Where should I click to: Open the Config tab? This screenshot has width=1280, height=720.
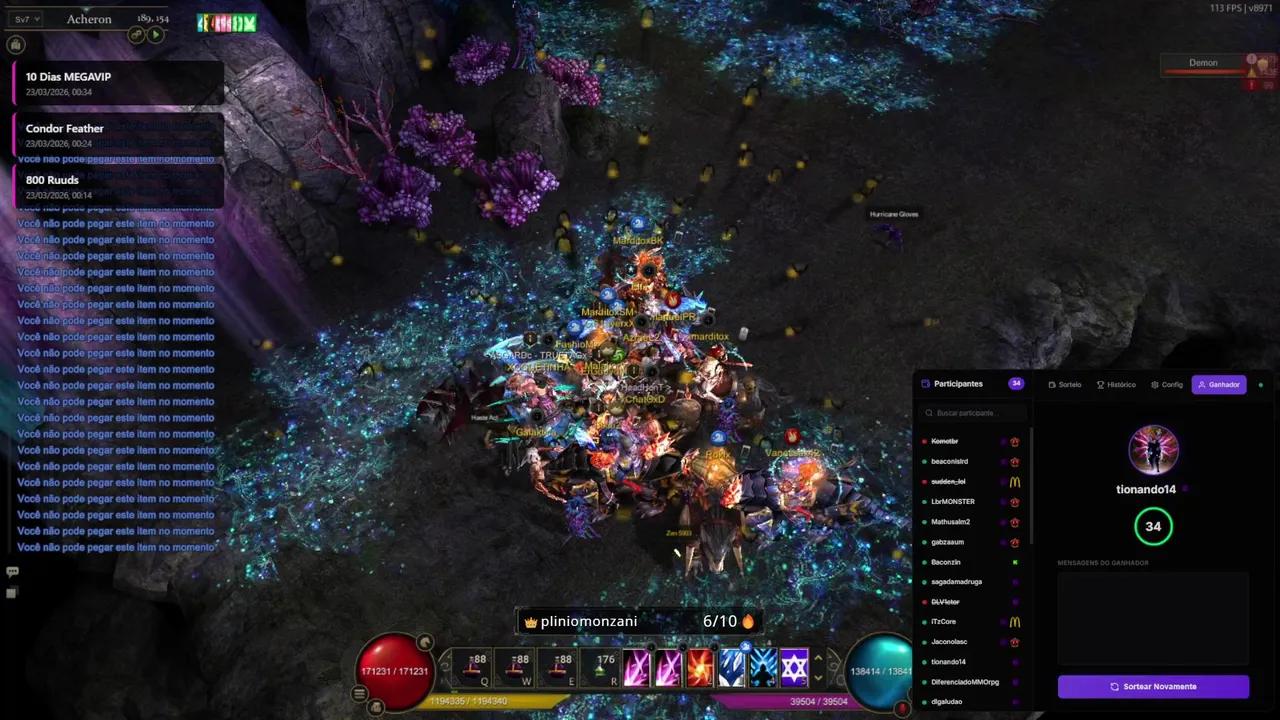pos(1167,385)
